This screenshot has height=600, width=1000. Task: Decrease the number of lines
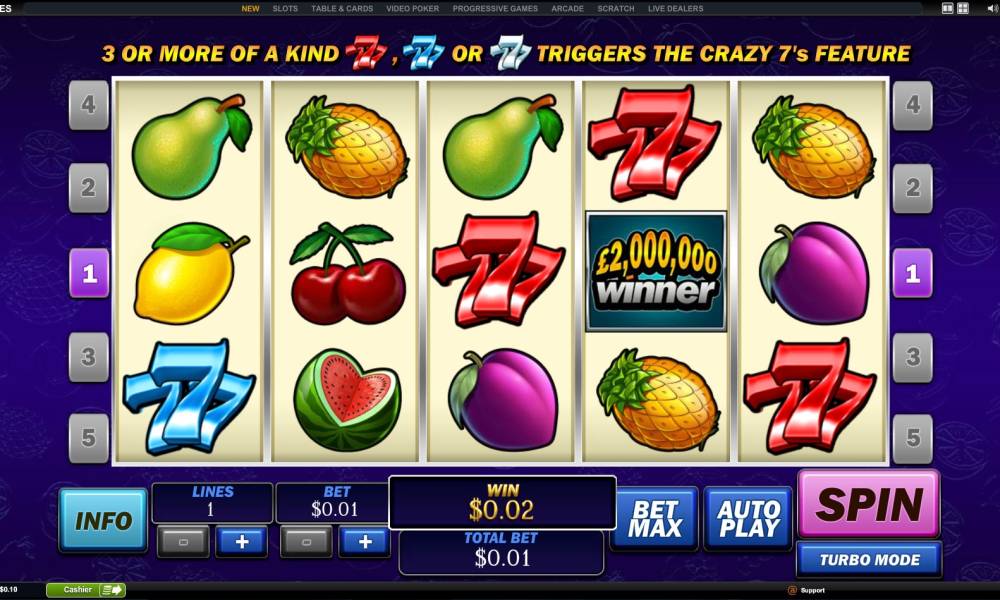pos(183,542)
